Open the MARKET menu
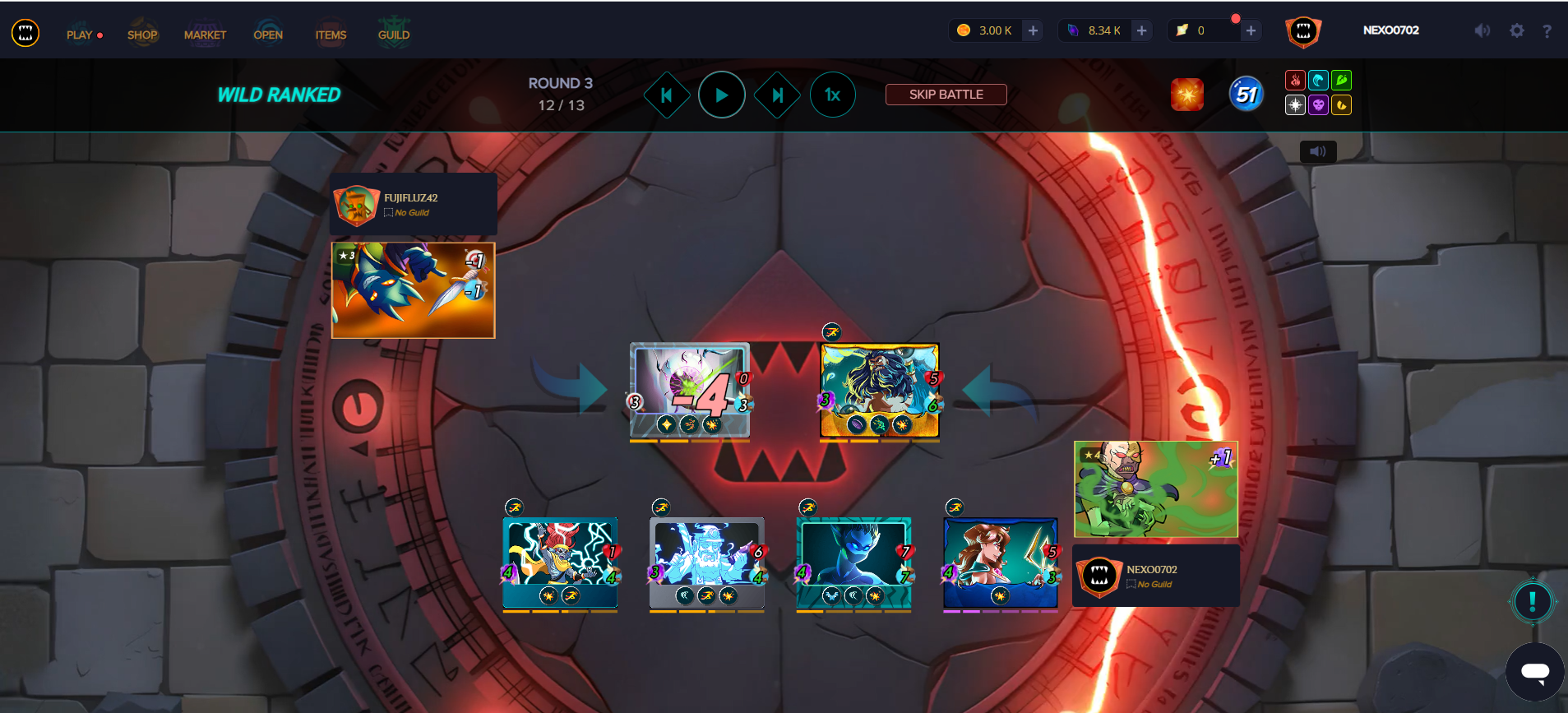This screenshot has width=1568, height=713. click(205, 35)
